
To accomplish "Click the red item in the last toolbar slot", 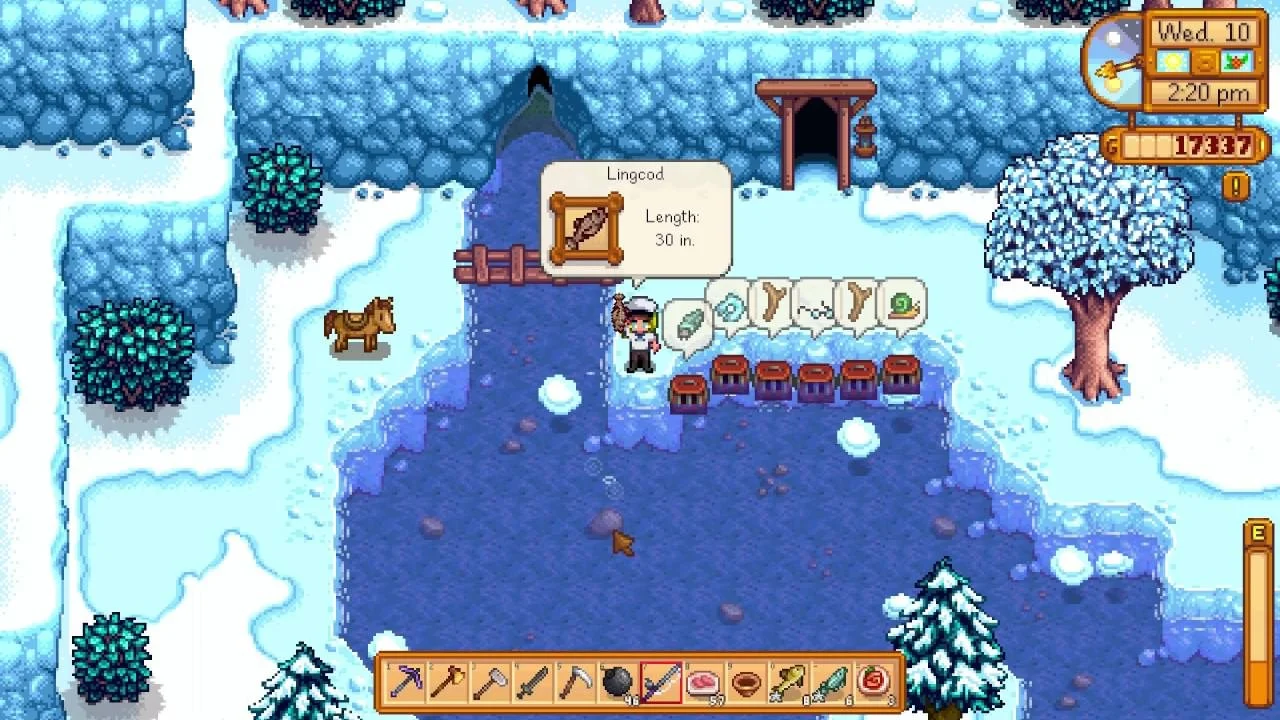I will [876, 684].
